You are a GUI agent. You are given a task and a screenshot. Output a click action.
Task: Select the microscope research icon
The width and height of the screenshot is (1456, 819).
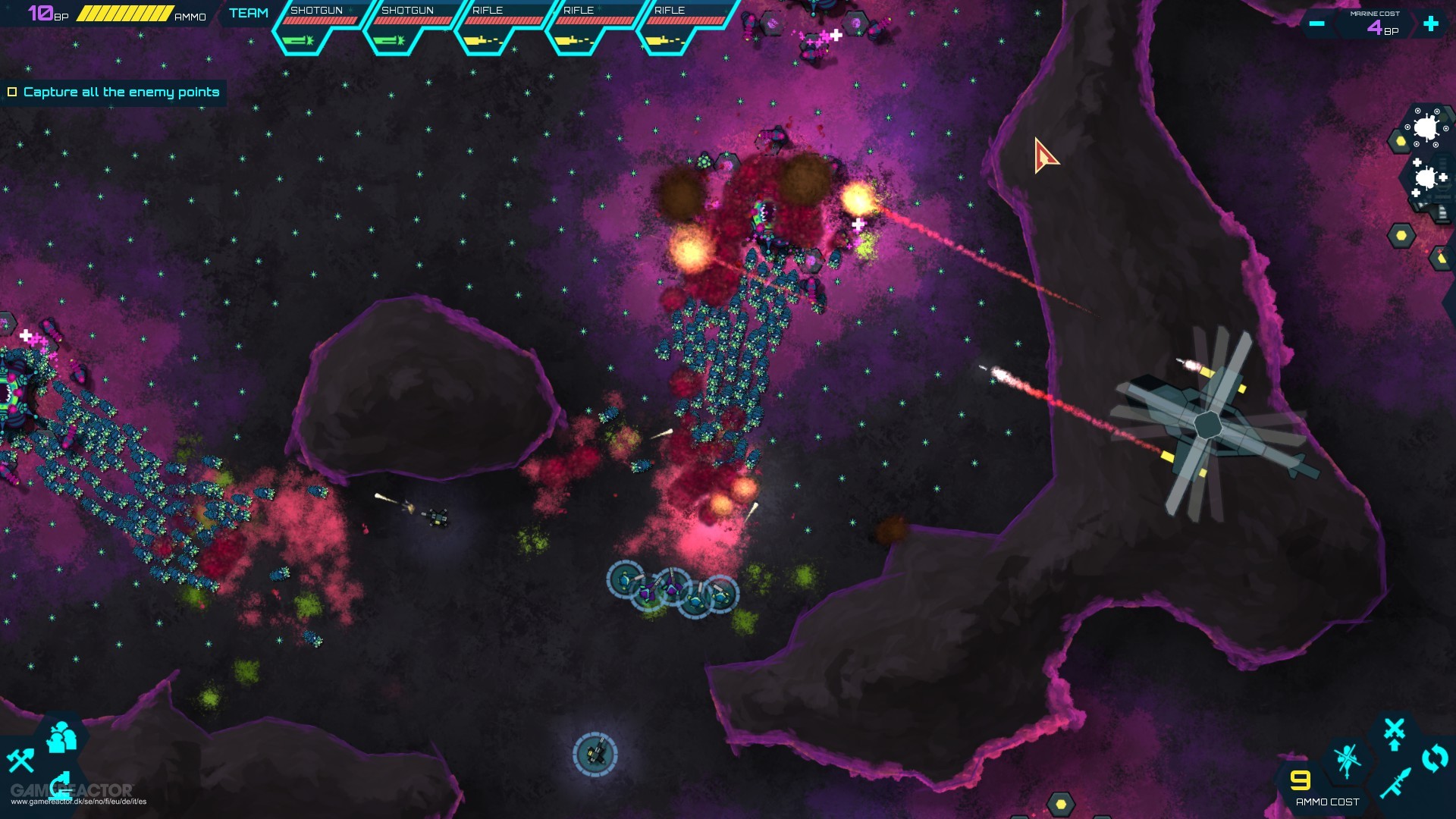coord(60,786)
